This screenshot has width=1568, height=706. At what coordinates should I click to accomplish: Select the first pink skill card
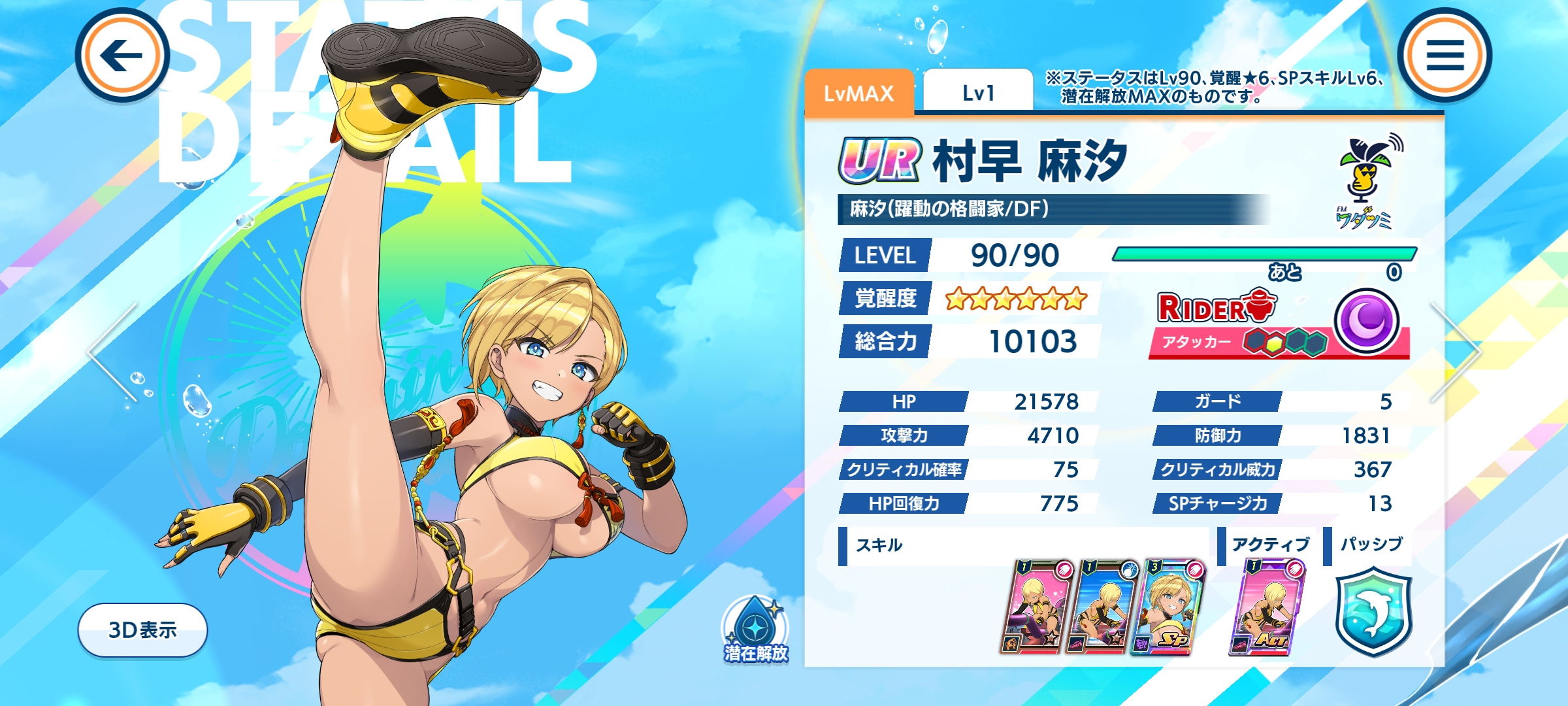tap(1036, 607)
